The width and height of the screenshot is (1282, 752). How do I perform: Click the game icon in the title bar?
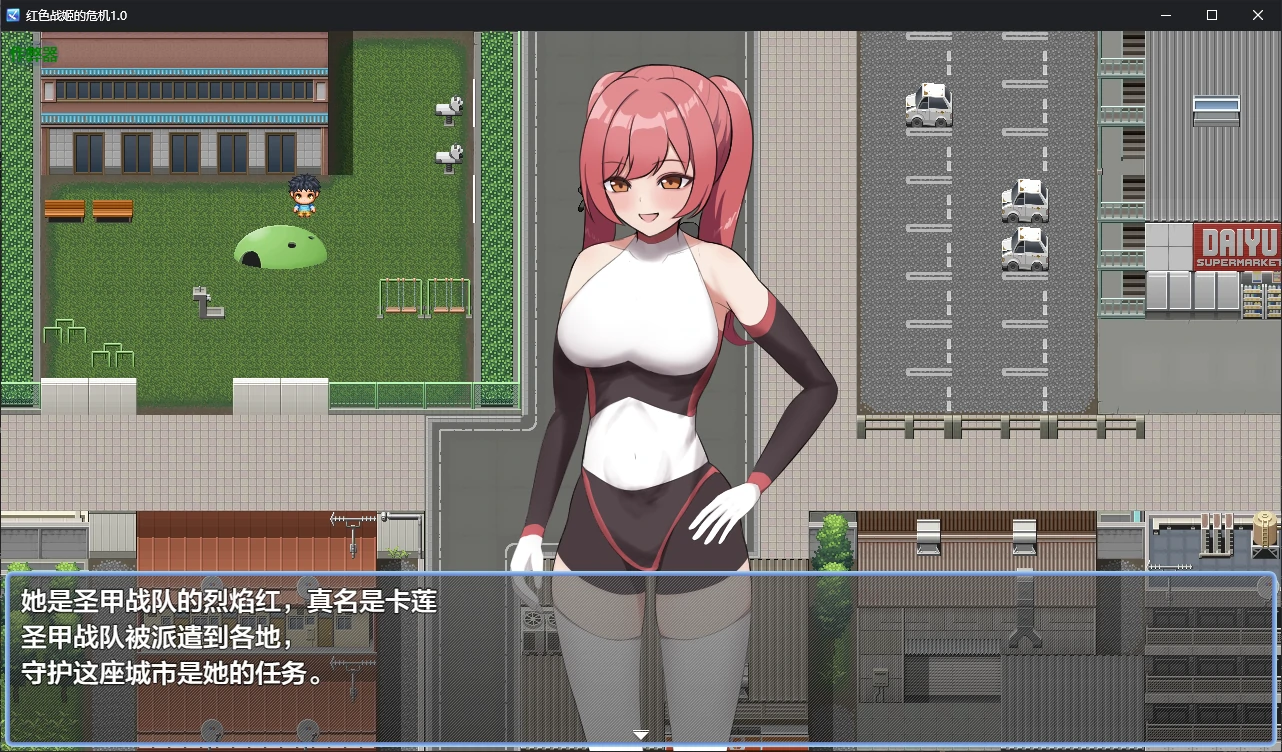pyautogui.click(x=12, y=14)
